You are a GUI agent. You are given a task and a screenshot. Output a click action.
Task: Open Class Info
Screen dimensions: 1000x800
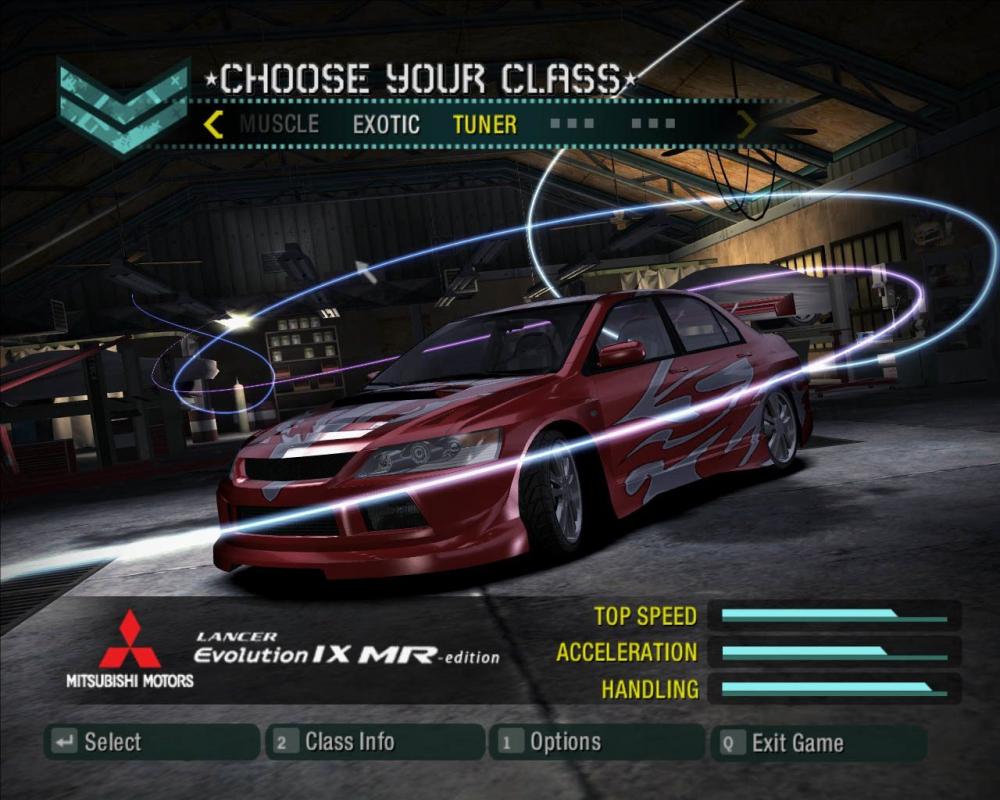coord(375,742)
